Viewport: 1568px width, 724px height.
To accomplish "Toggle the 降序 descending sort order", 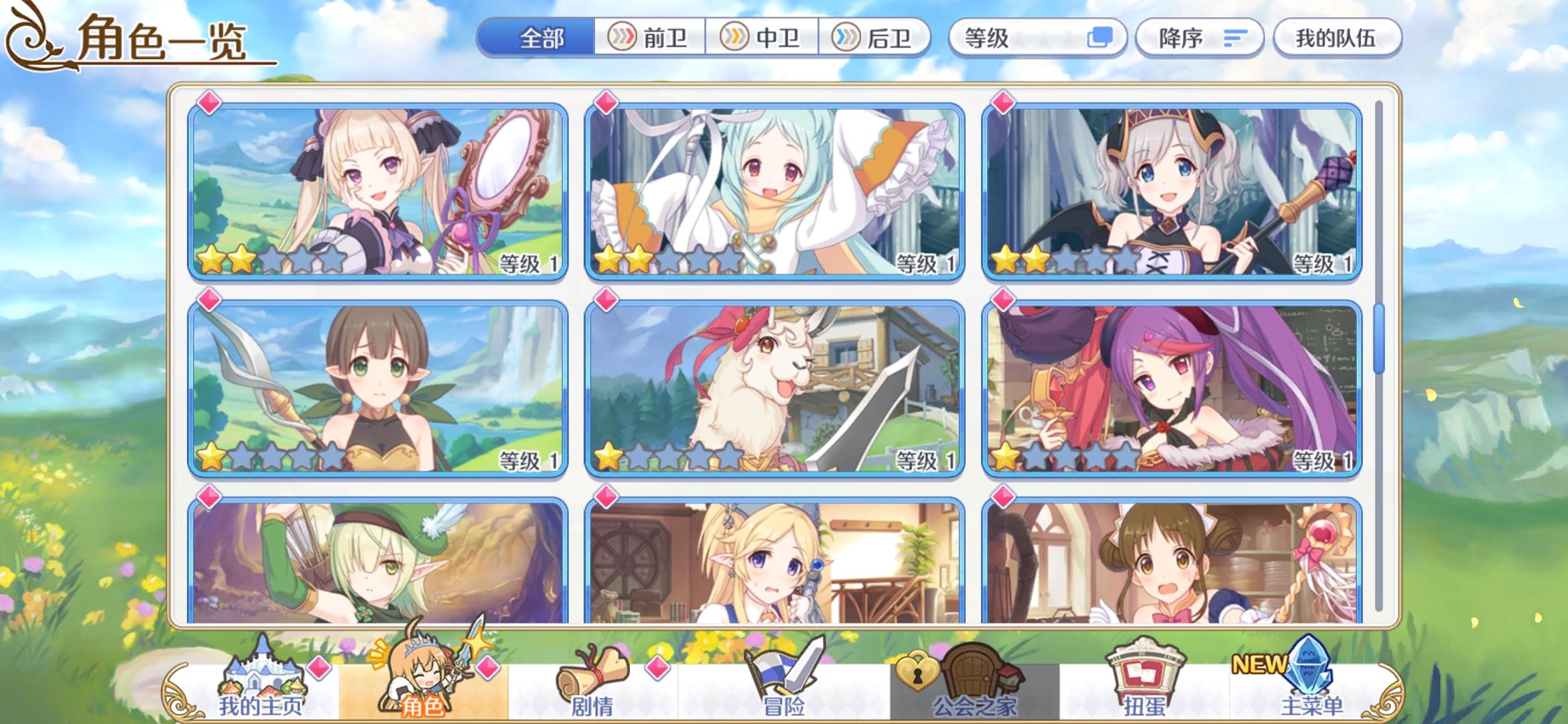I will click(1199, 38).
